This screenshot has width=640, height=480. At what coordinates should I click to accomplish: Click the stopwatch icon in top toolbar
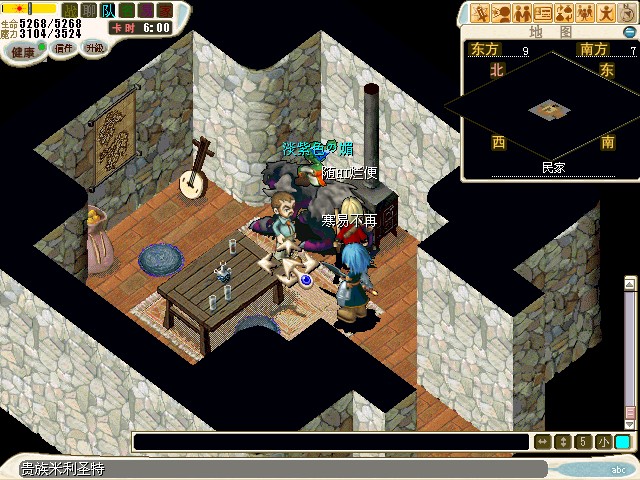click(x=627, y=13)
